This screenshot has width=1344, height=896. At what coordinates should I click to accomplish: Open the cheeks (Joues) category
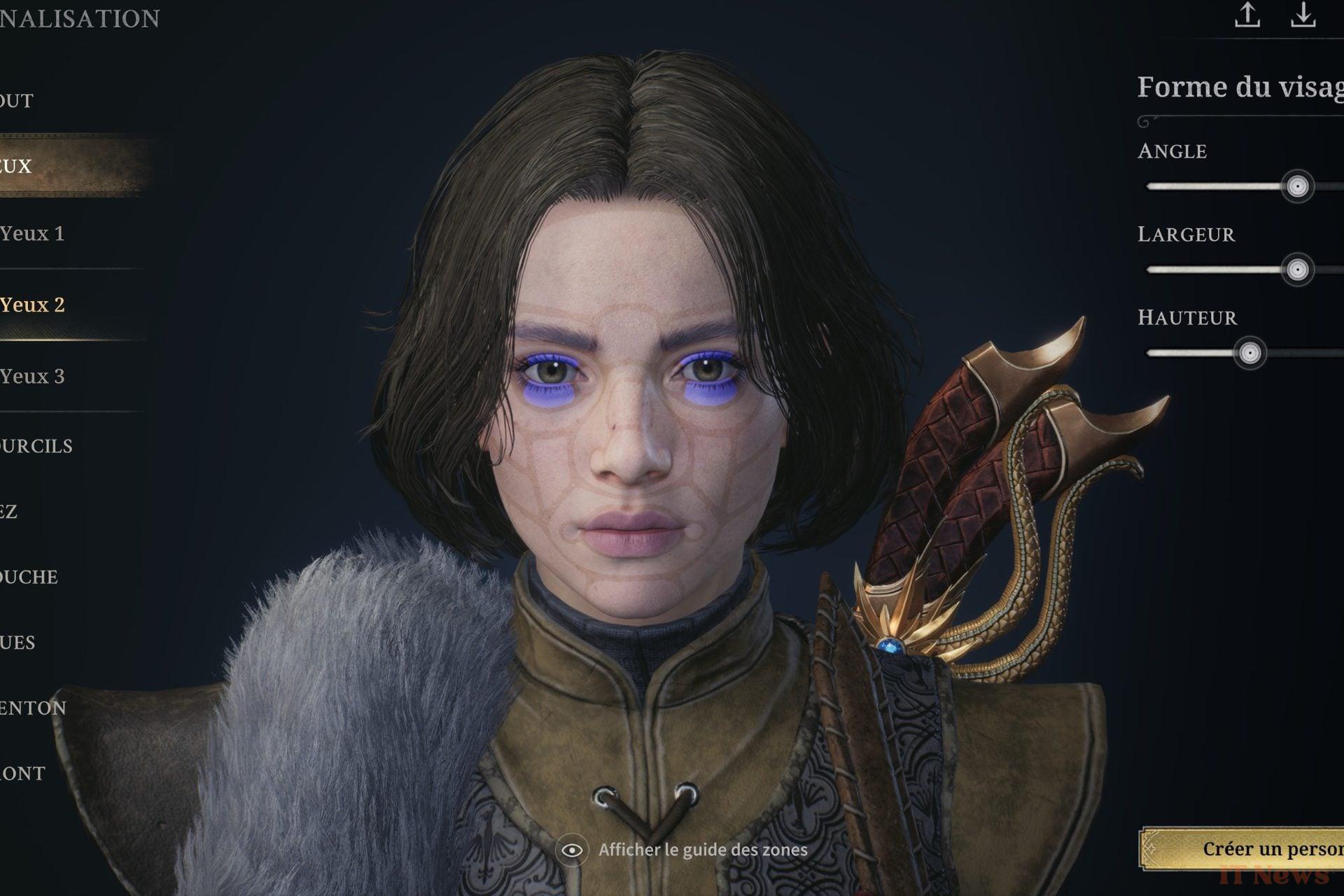pyautogui.click(x=18, y=643)
